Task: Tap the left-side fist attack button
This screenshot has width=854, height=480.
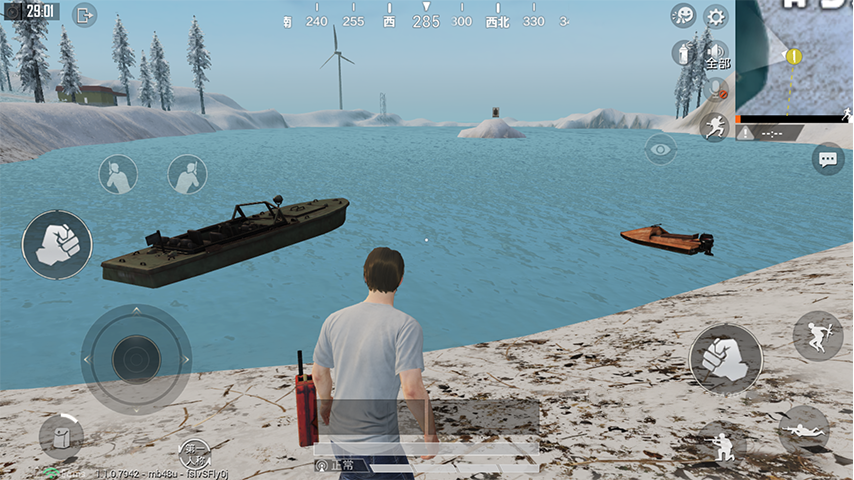Action: tap(57, 244)
